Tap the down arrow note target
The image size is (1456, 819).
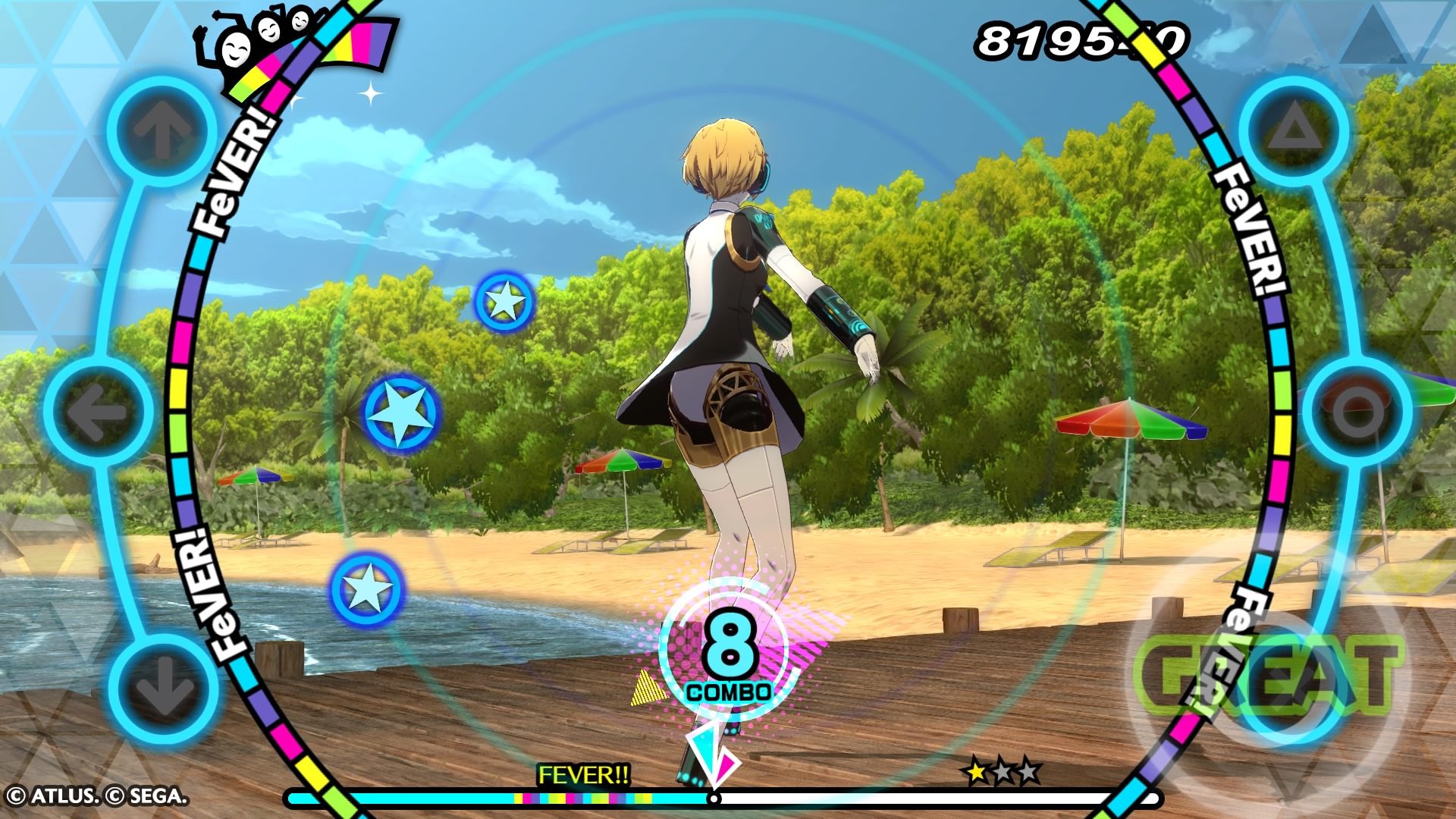coord(162,689)
